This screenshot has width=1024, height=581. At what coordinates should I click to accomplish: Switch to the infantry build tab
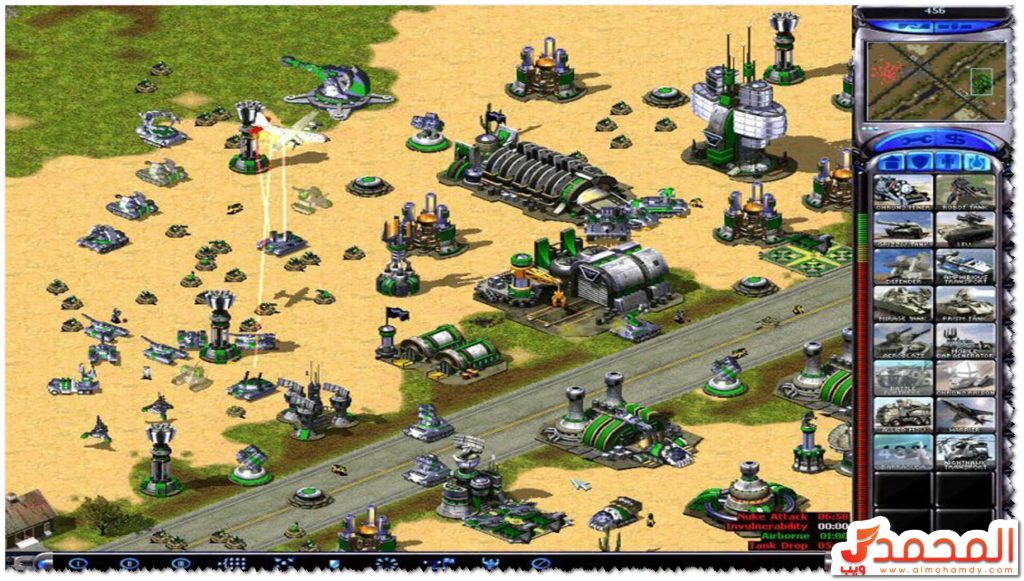tap(947, 163)
